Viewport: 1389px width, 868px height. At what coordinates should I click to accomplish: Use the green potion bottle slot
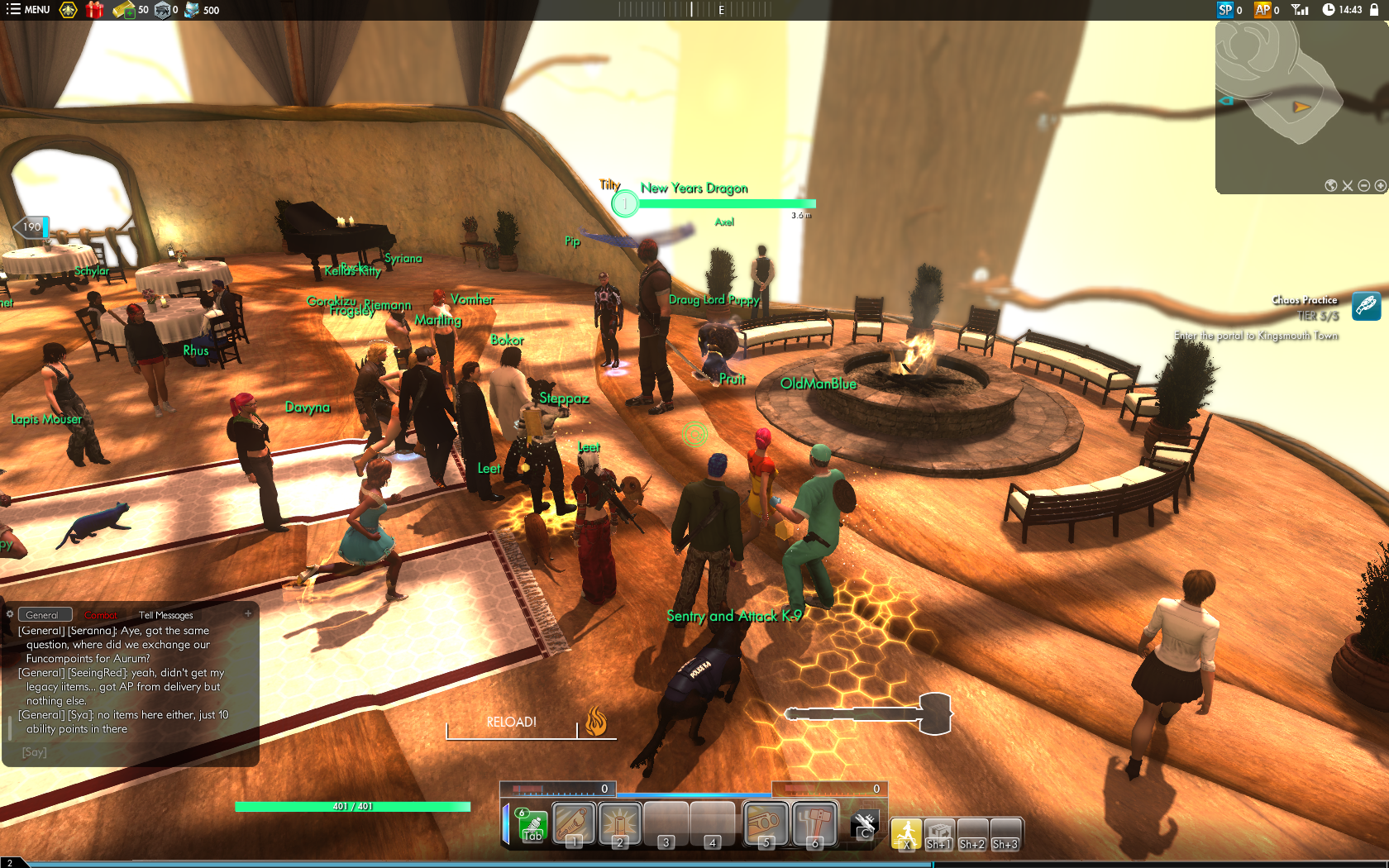click(x=531, y=824)
